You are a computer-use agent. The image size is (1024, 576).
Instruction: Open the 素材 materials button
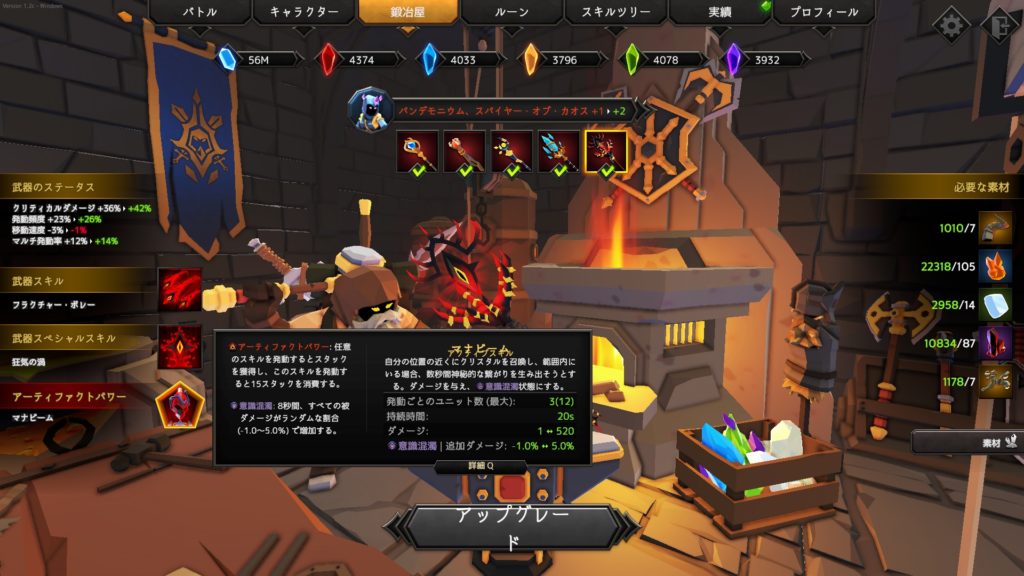coord(966,441)
